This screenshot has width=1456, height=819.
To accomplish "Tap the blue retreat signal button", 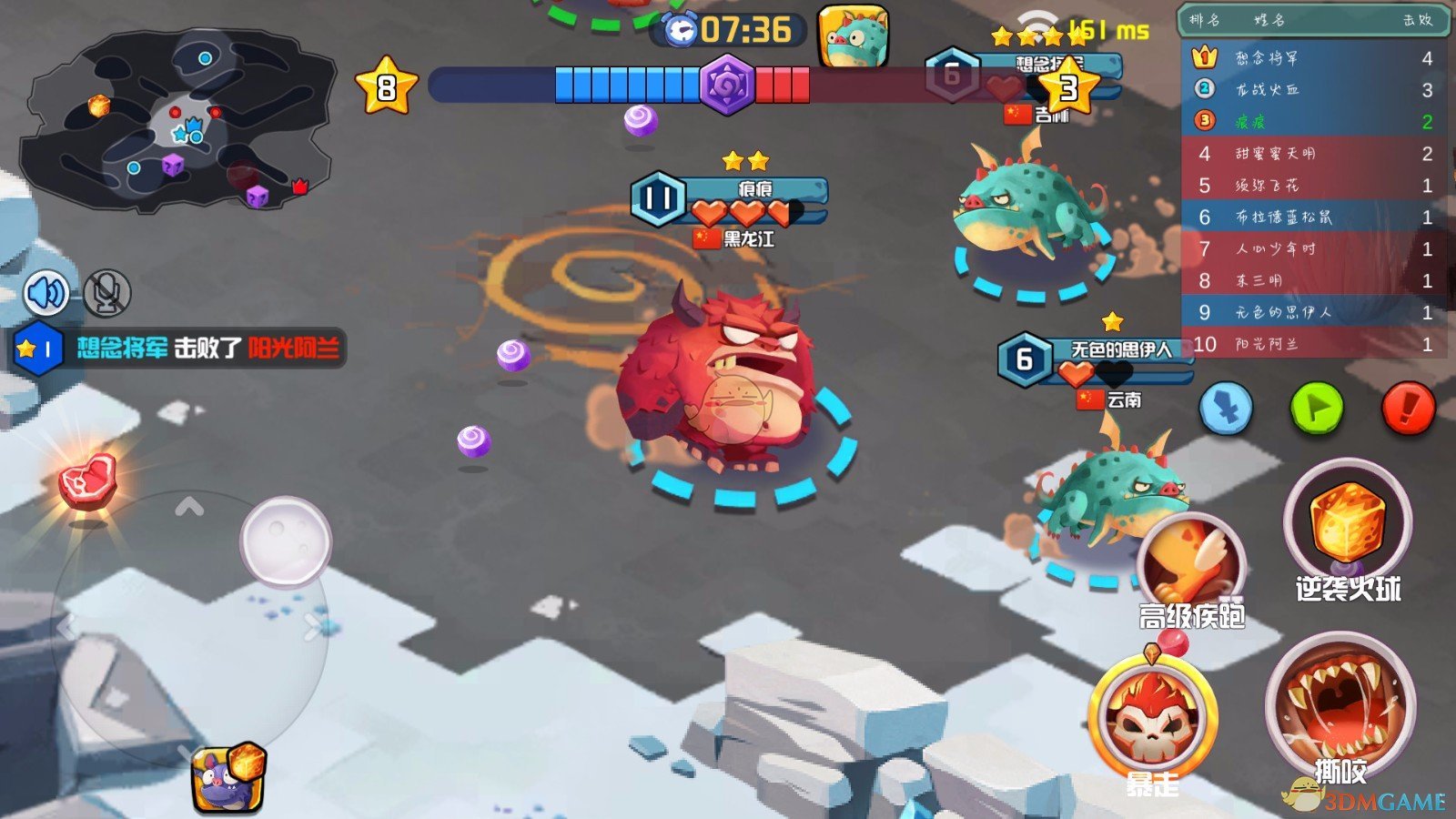I will click(1226, 409).
